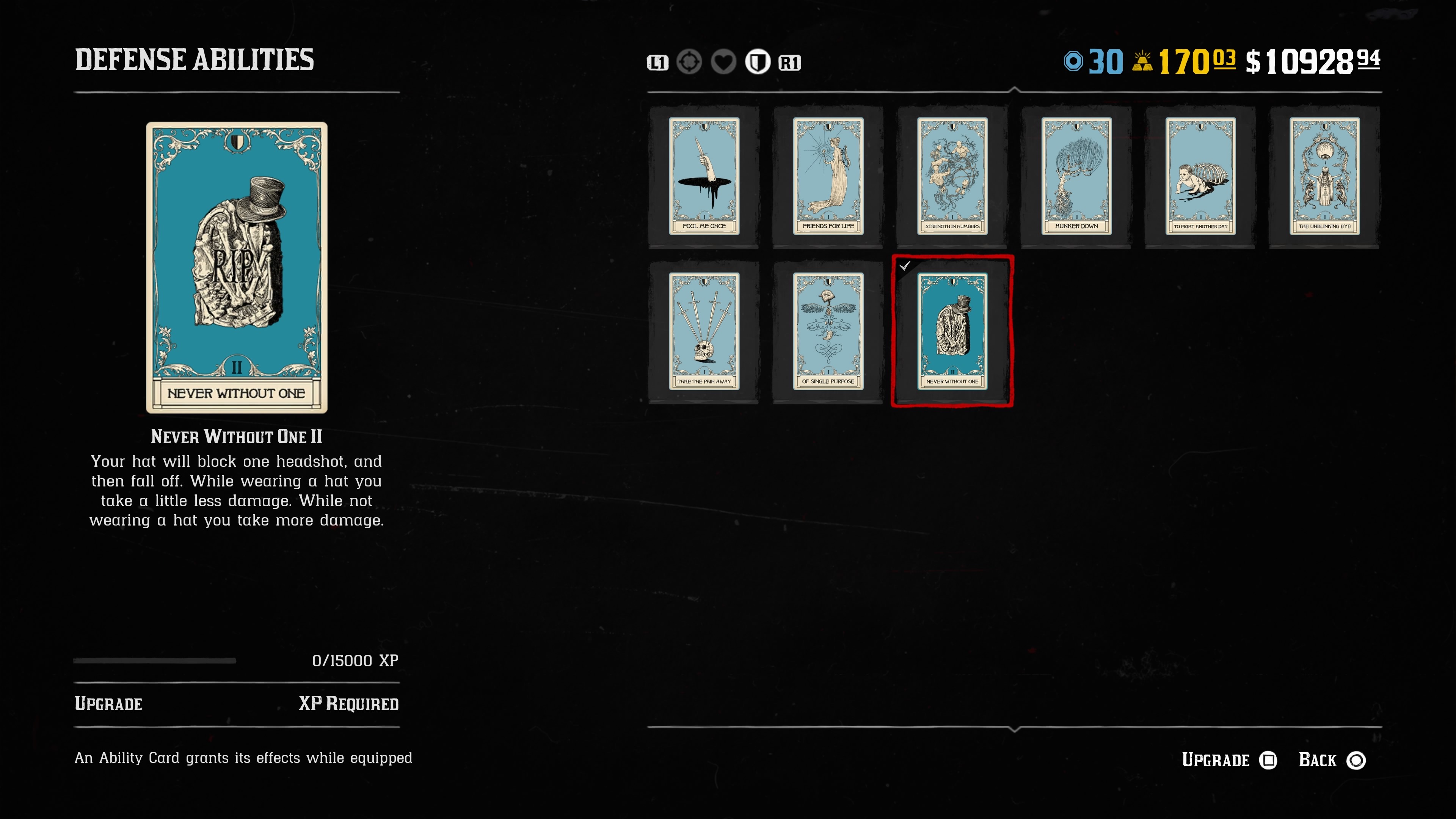Pick the Take The Pain Away card
Screen dimensions: 1456x819
tap(704, 332)
